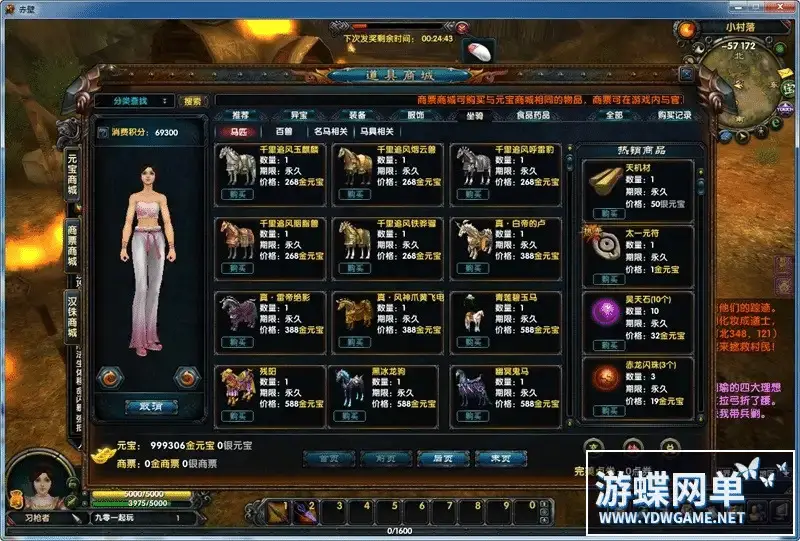800x541 pixels.
Task: Click the 搜索 search button
Action: pos(191,100)
